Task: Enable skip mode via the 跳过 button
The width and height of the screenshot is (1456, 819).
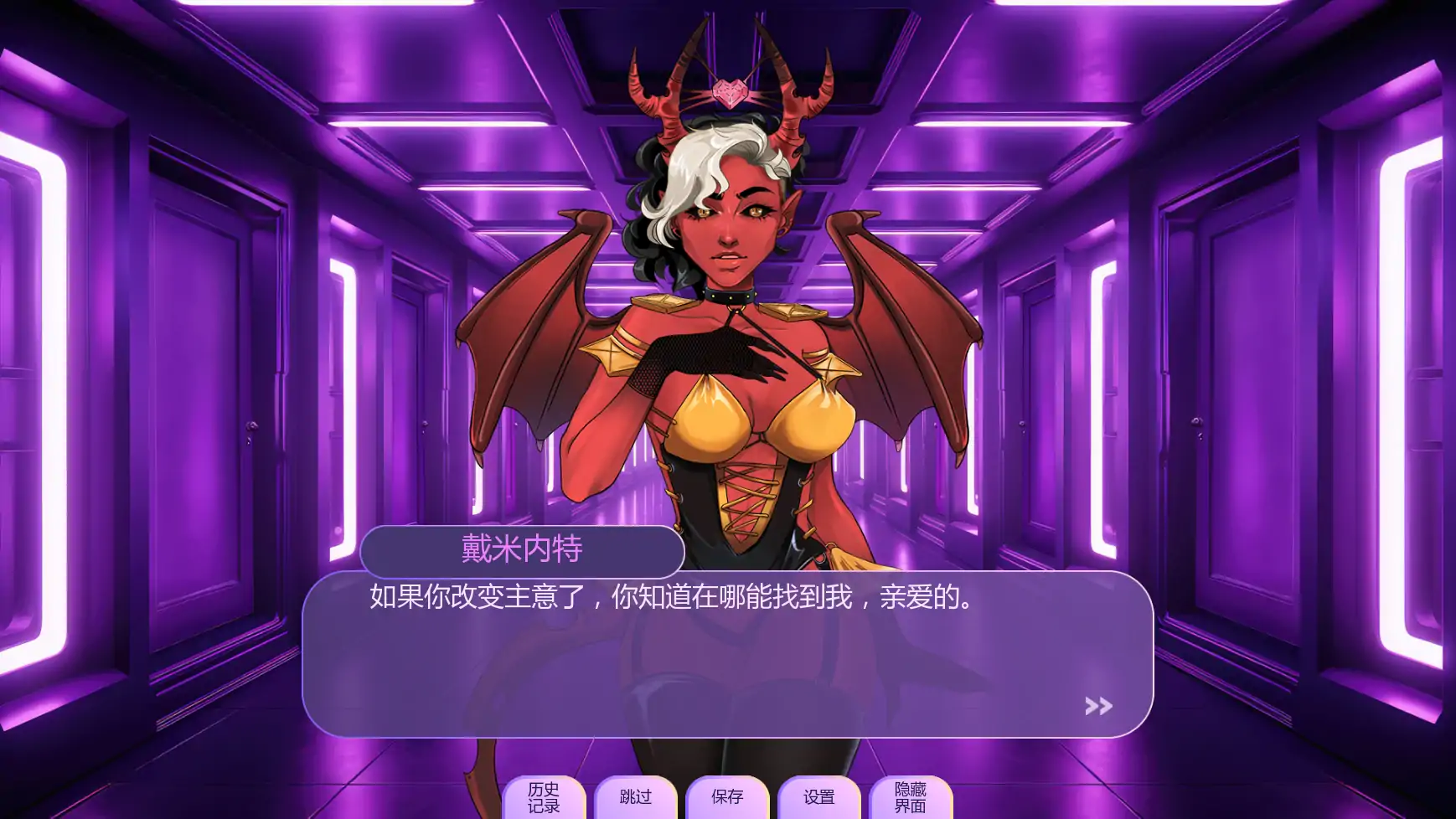Action: [x=637, y=797]
